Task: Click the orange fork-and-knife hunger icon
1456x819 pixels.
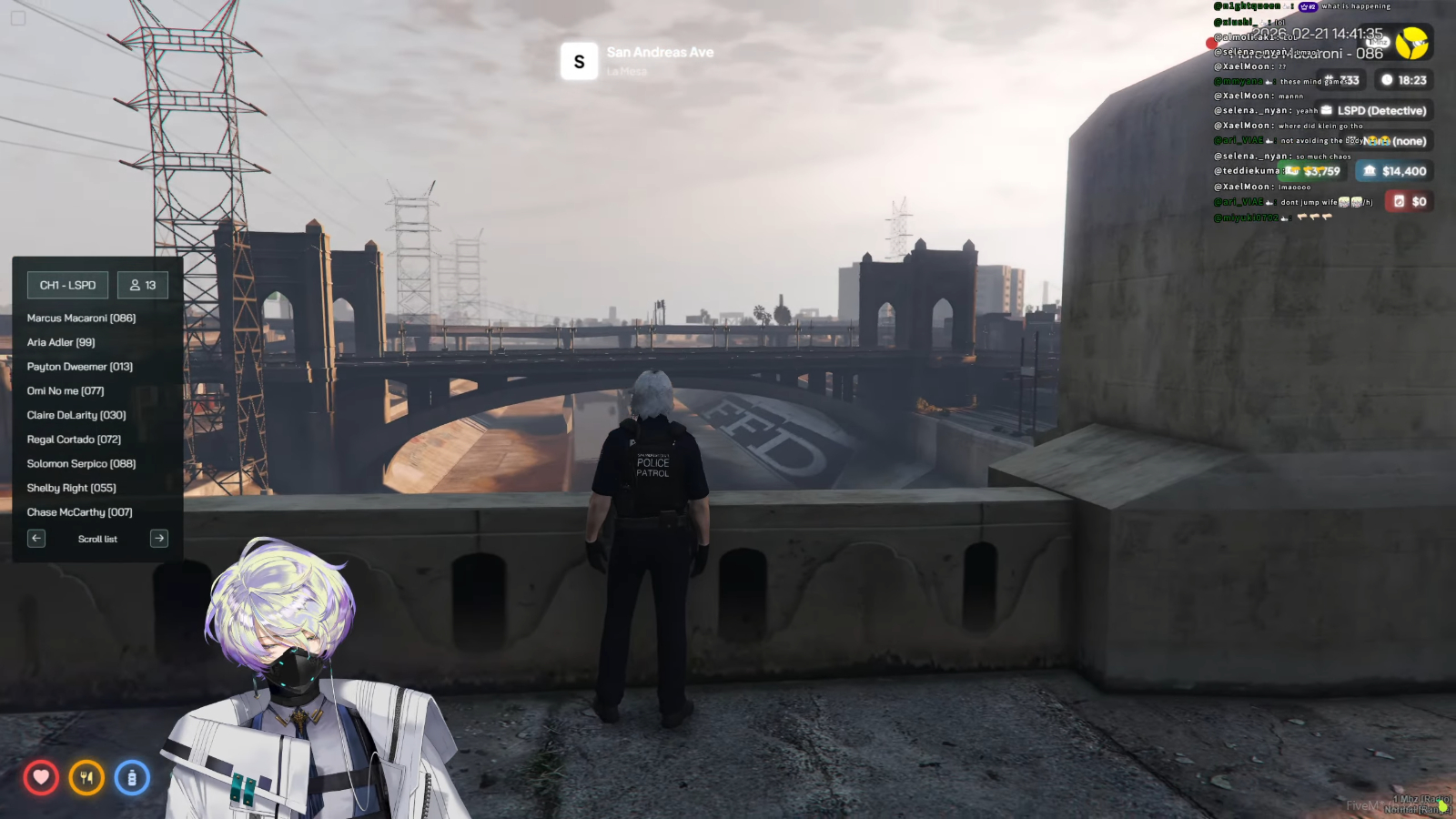Action: tap(86, 778)
